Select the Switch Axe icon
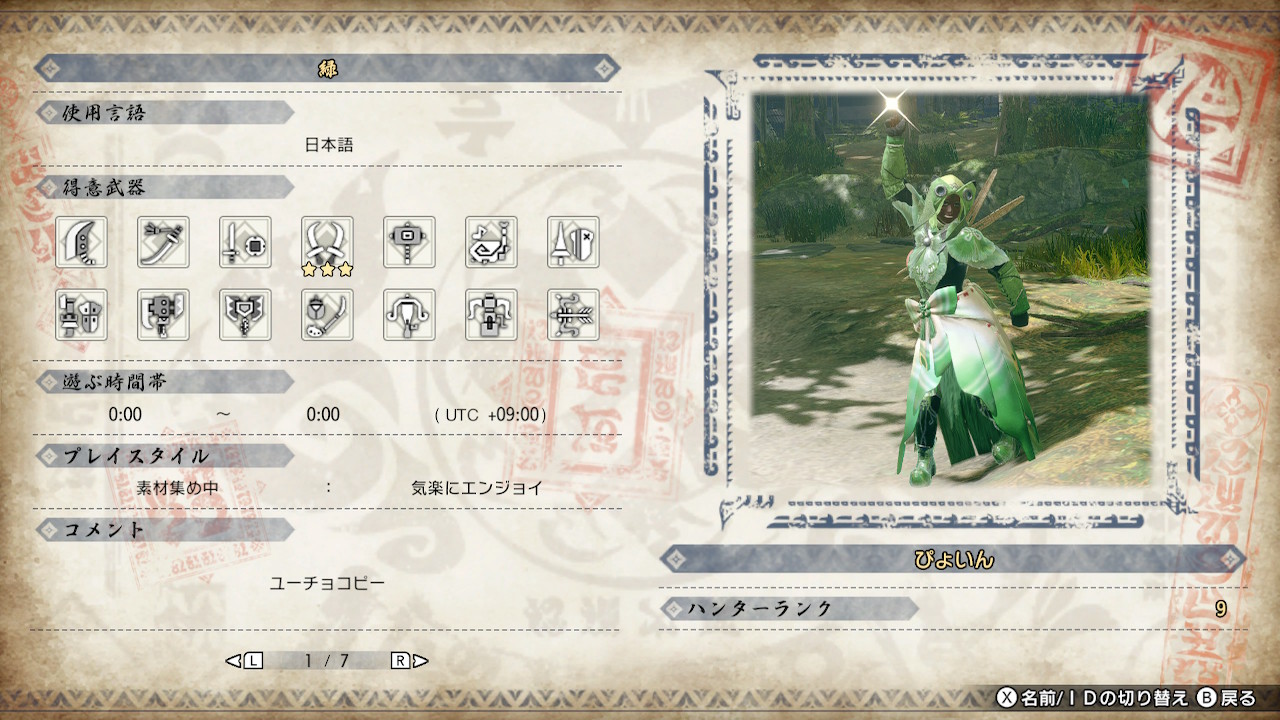1280x720 pixels. (x=164, y=315)
